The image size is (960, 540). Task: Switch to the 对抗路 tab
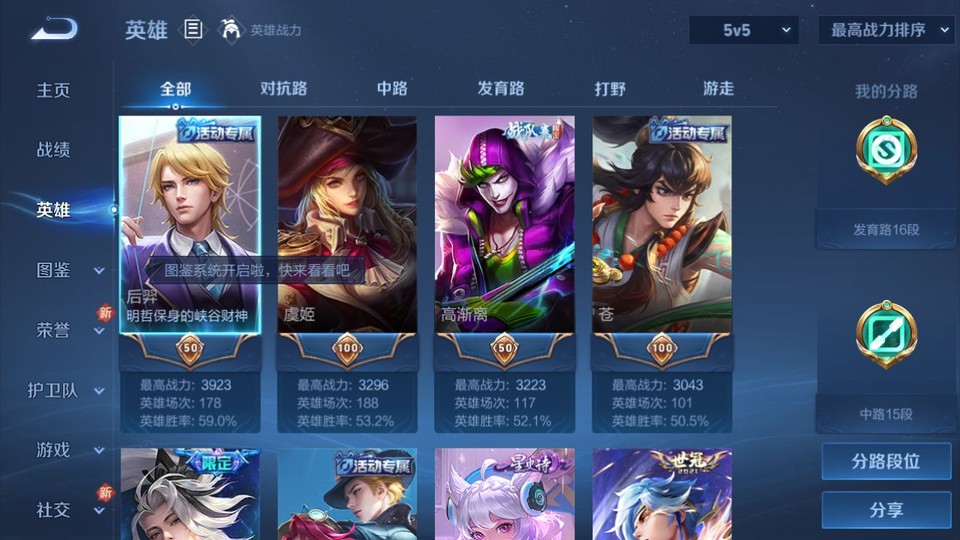click(283, 88)
